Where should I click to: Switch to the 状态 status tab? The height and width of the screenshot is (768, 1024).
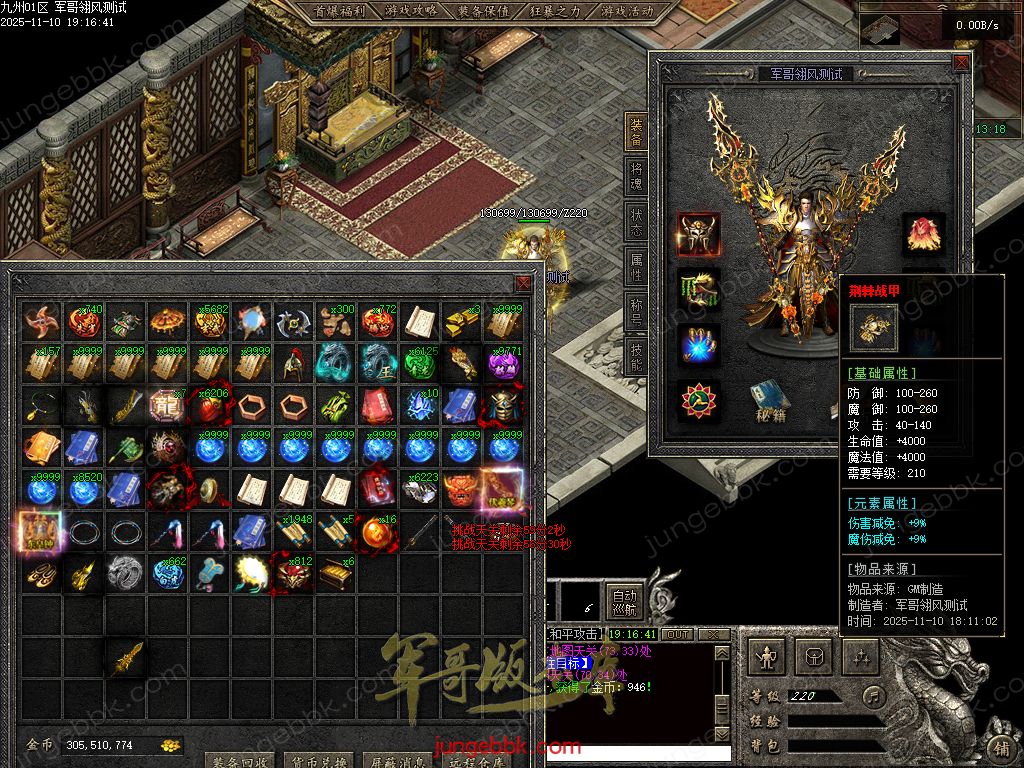(x=636, y=221)
